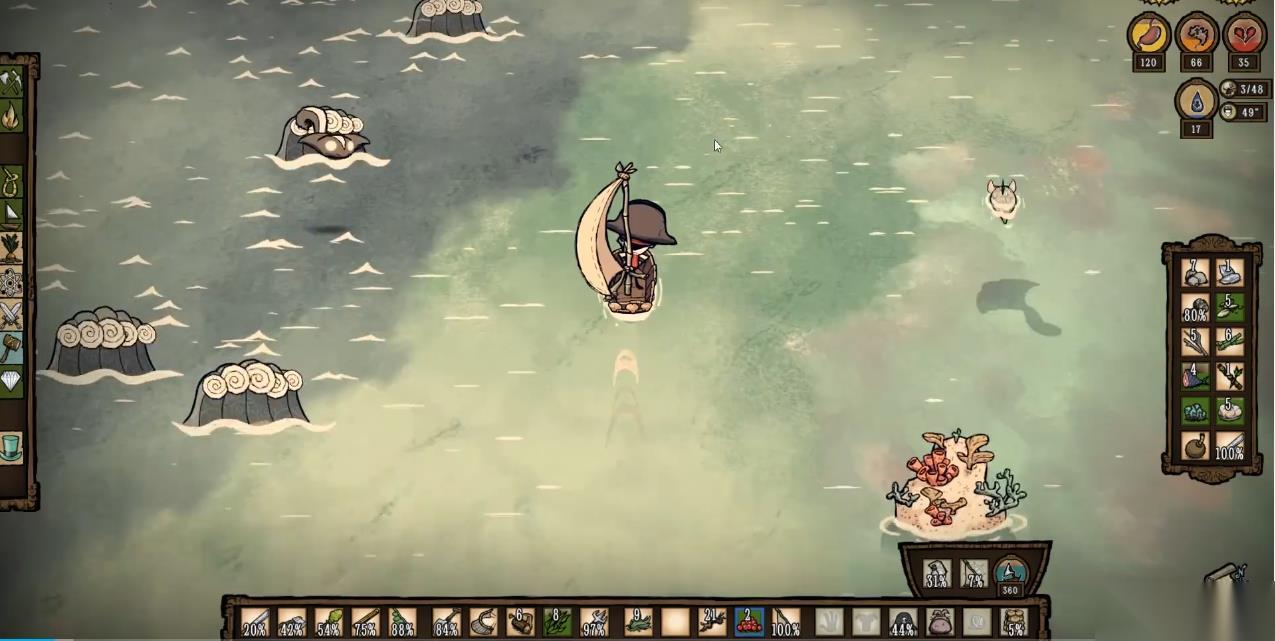The image size is (1275, 641).
Task: Choose the raw meat backpack slot
Action: 1195,377
